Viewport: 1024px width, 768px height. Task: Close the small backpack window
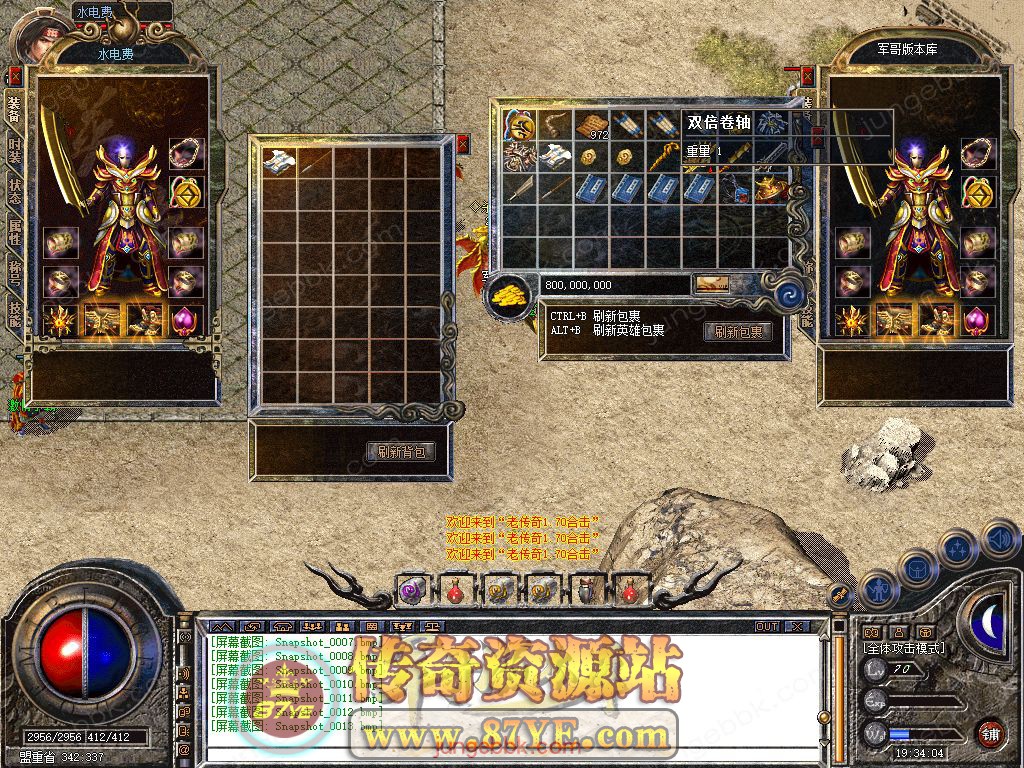click(463, 144)
